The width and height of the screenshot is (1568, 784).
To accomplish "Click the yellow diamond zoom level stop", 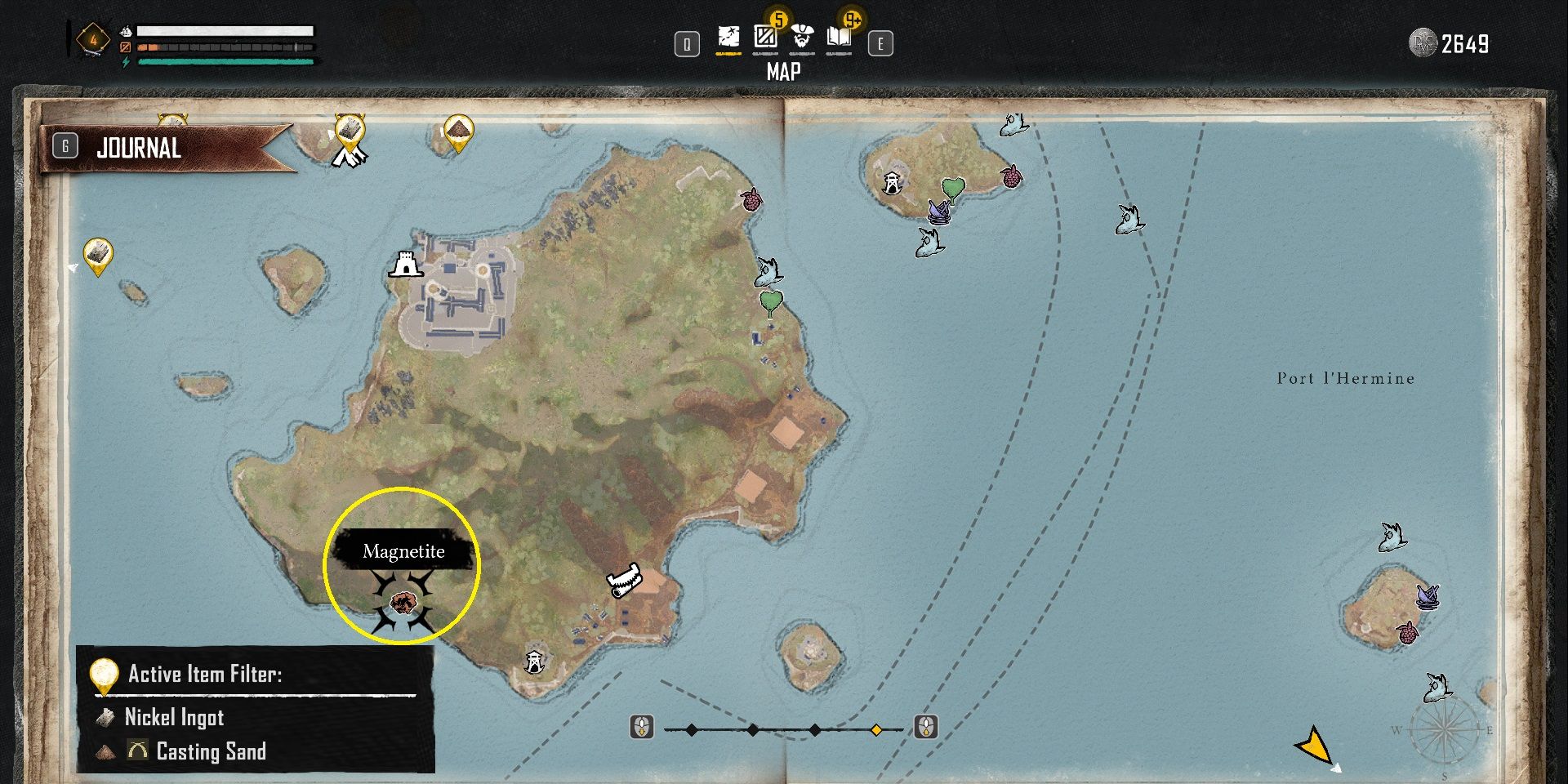I will click(x=876, y=729).
